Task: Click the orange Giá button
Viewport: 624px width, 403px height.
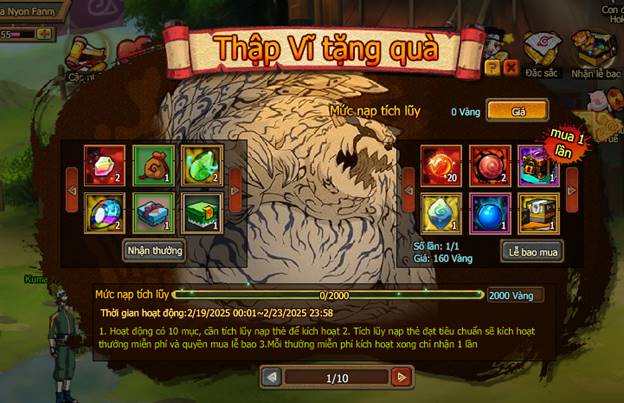Action: (518, 112)
